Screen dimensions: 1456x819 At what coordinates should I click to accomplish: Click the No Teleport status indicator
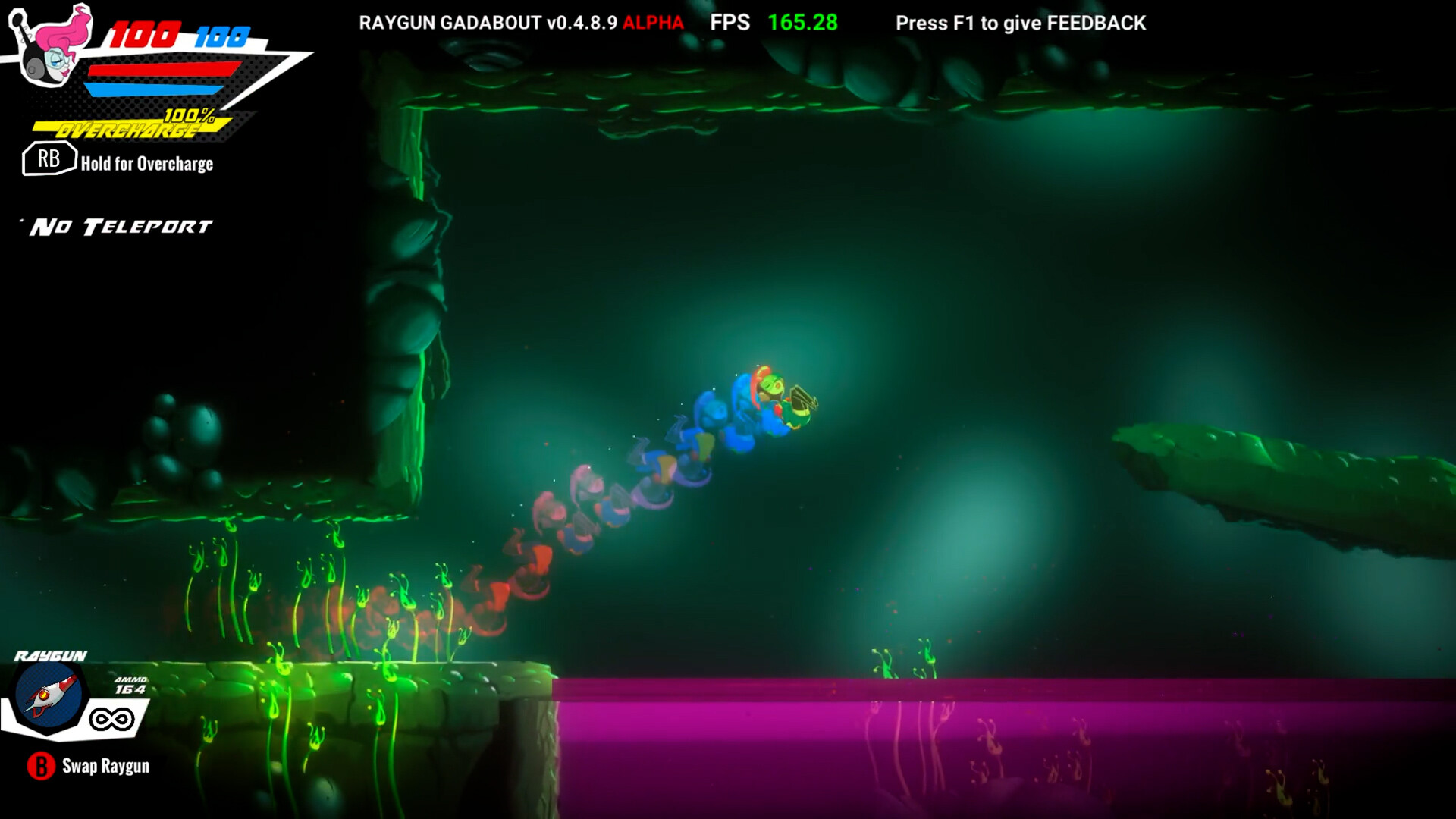point(121,224)
